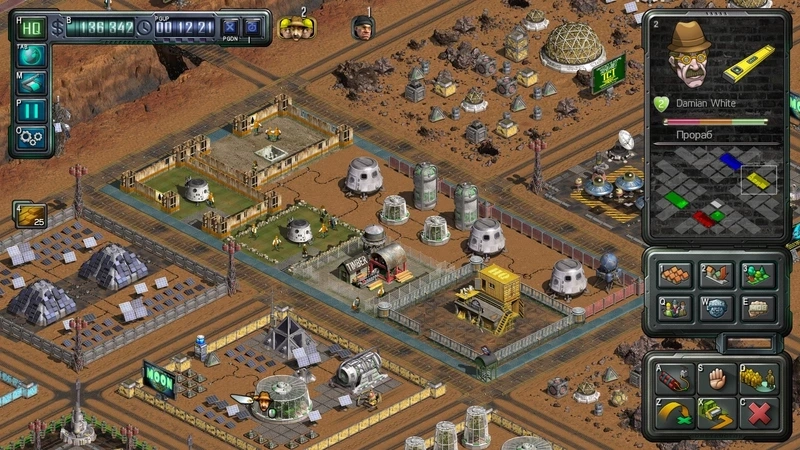Open the gear settings menu
Viewport: 800px width, 450px height.
[x=30, y=138]
